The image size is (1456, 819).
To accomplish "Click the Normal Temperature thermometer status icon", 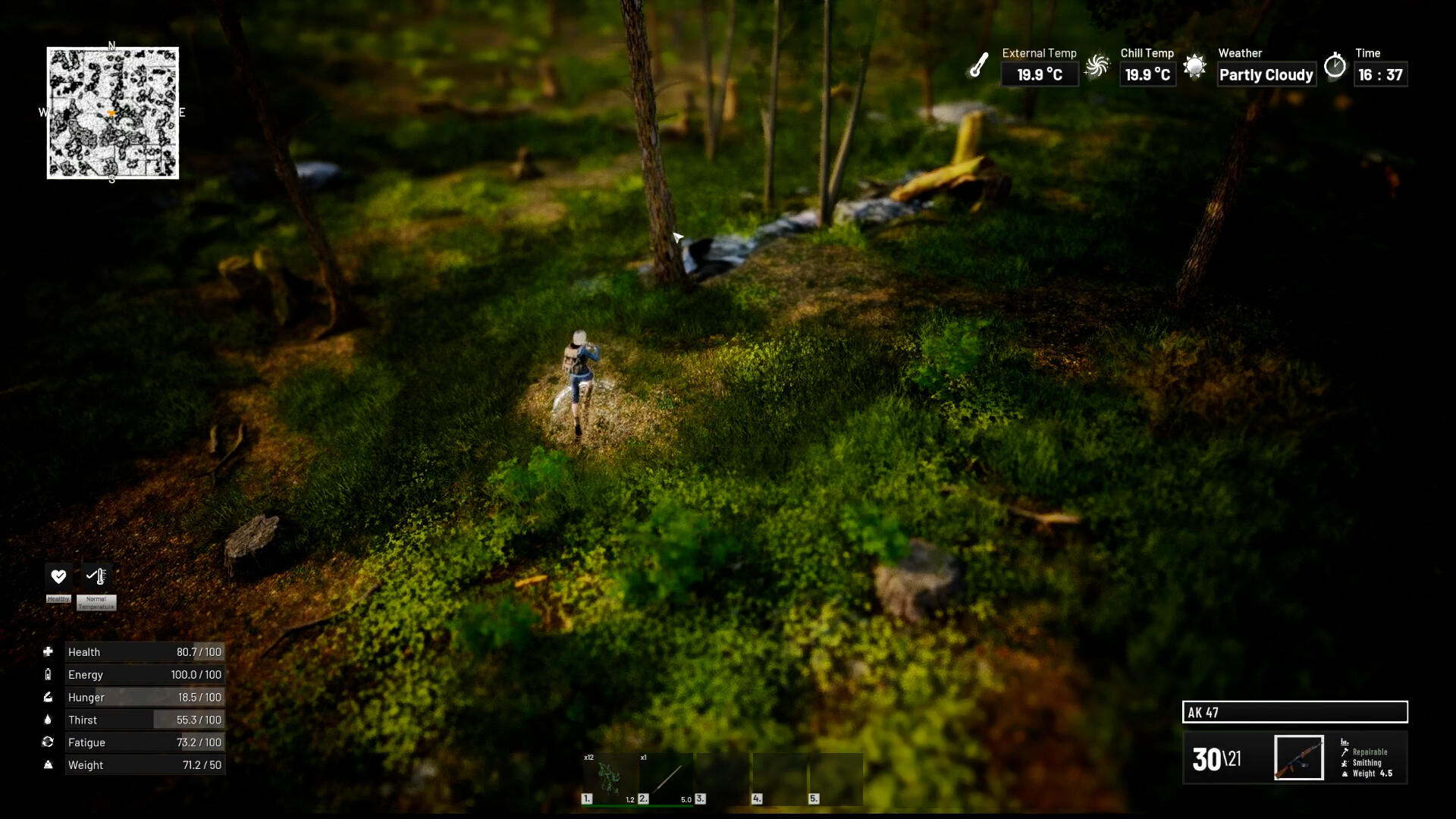I will click(x=96, y=576).
